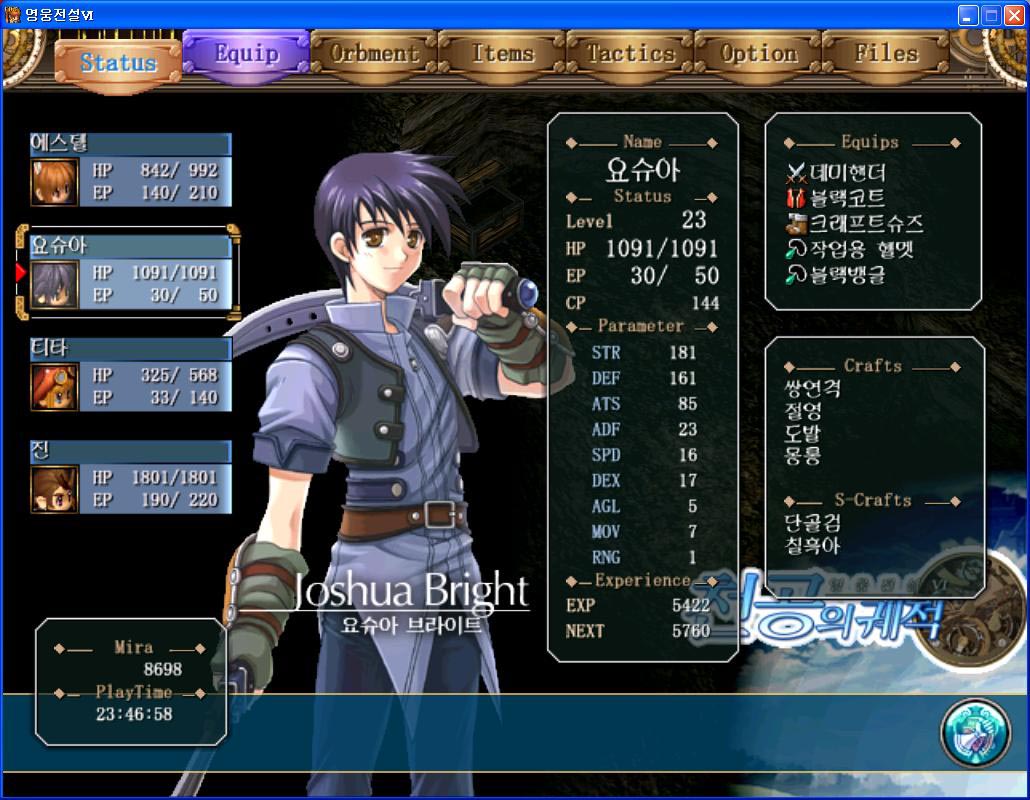Select party member 티타

131,375
